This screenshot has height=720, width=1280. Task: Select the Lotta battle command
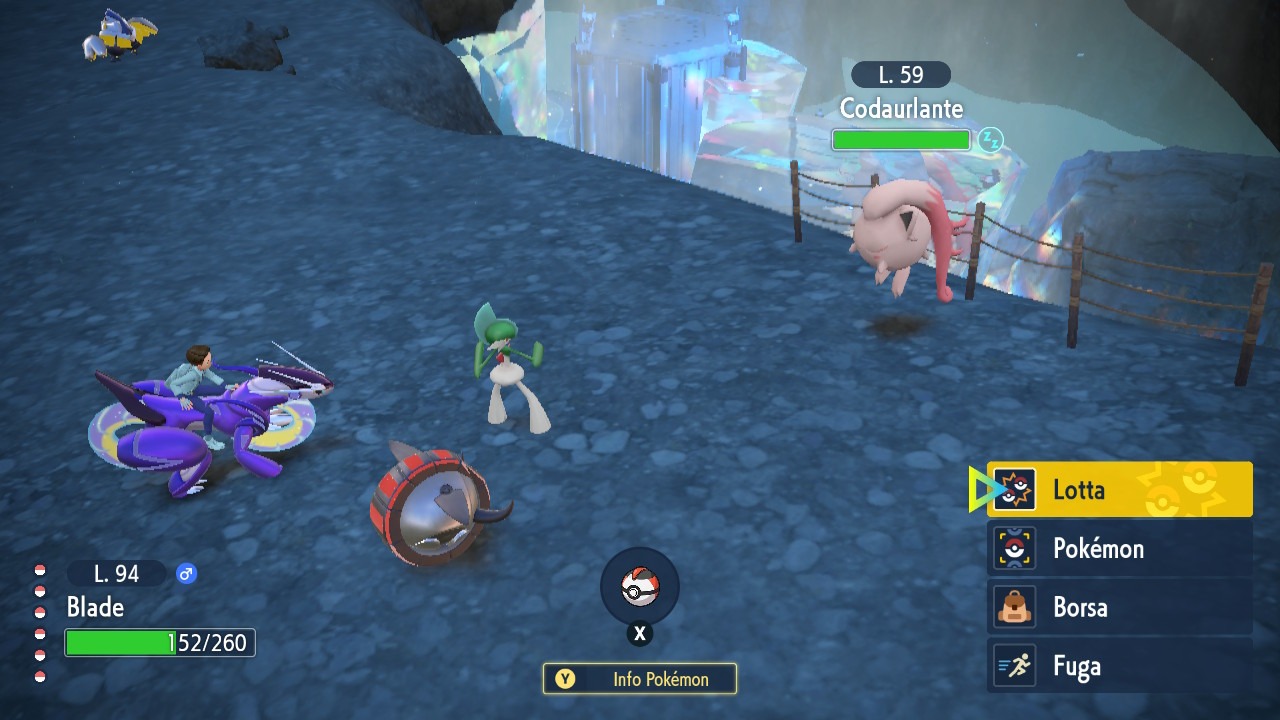1119,490
